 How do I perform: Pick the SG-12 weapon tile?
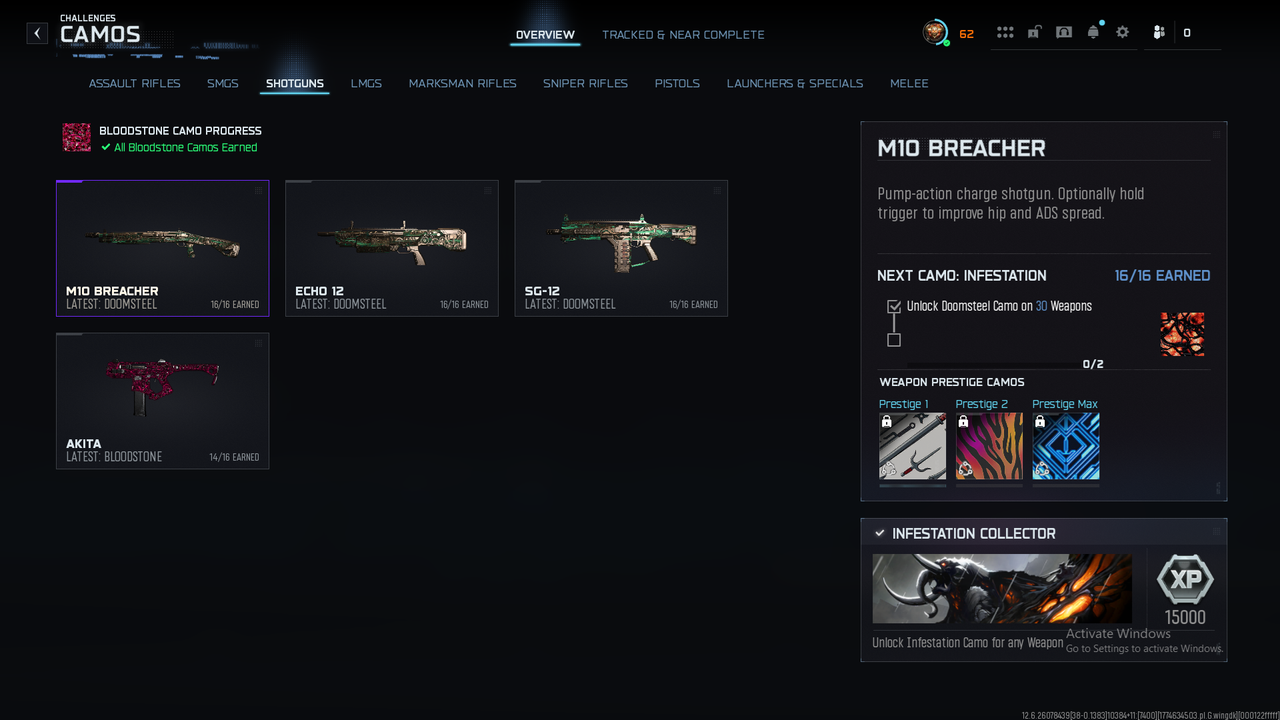tap(621, 248)
